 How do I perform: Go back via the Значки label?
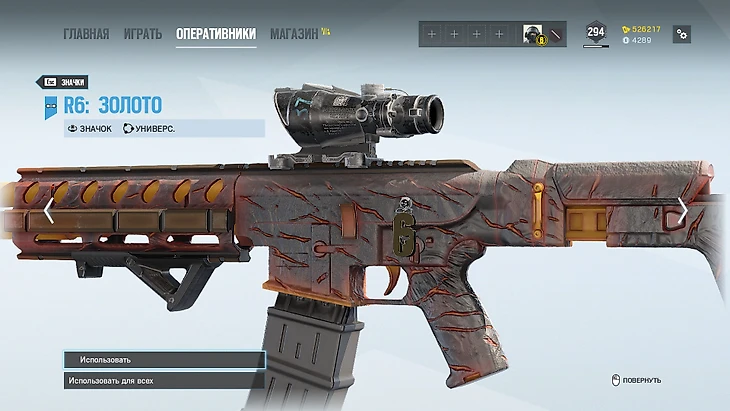coord(62,82)
